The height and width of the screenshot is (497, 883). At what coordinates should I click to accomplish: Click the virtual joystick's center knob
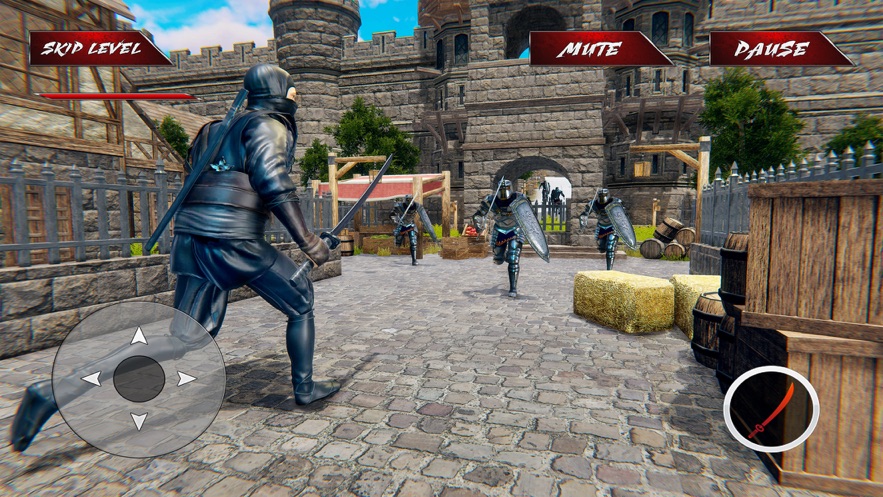tap(139, 379)
